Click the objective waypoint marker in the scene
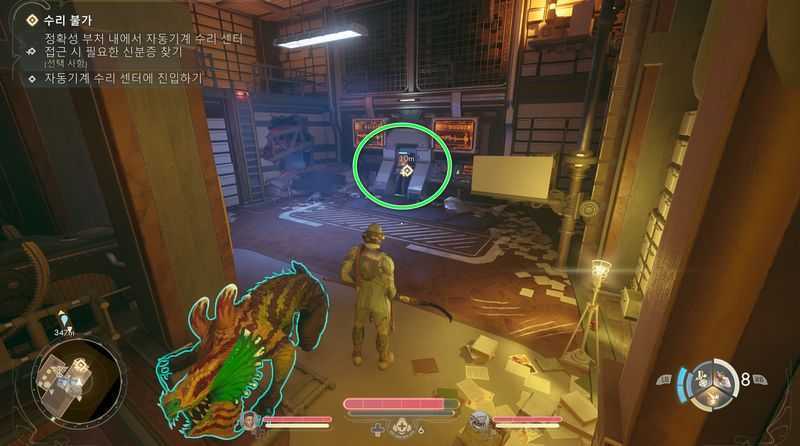 (406, 171)
